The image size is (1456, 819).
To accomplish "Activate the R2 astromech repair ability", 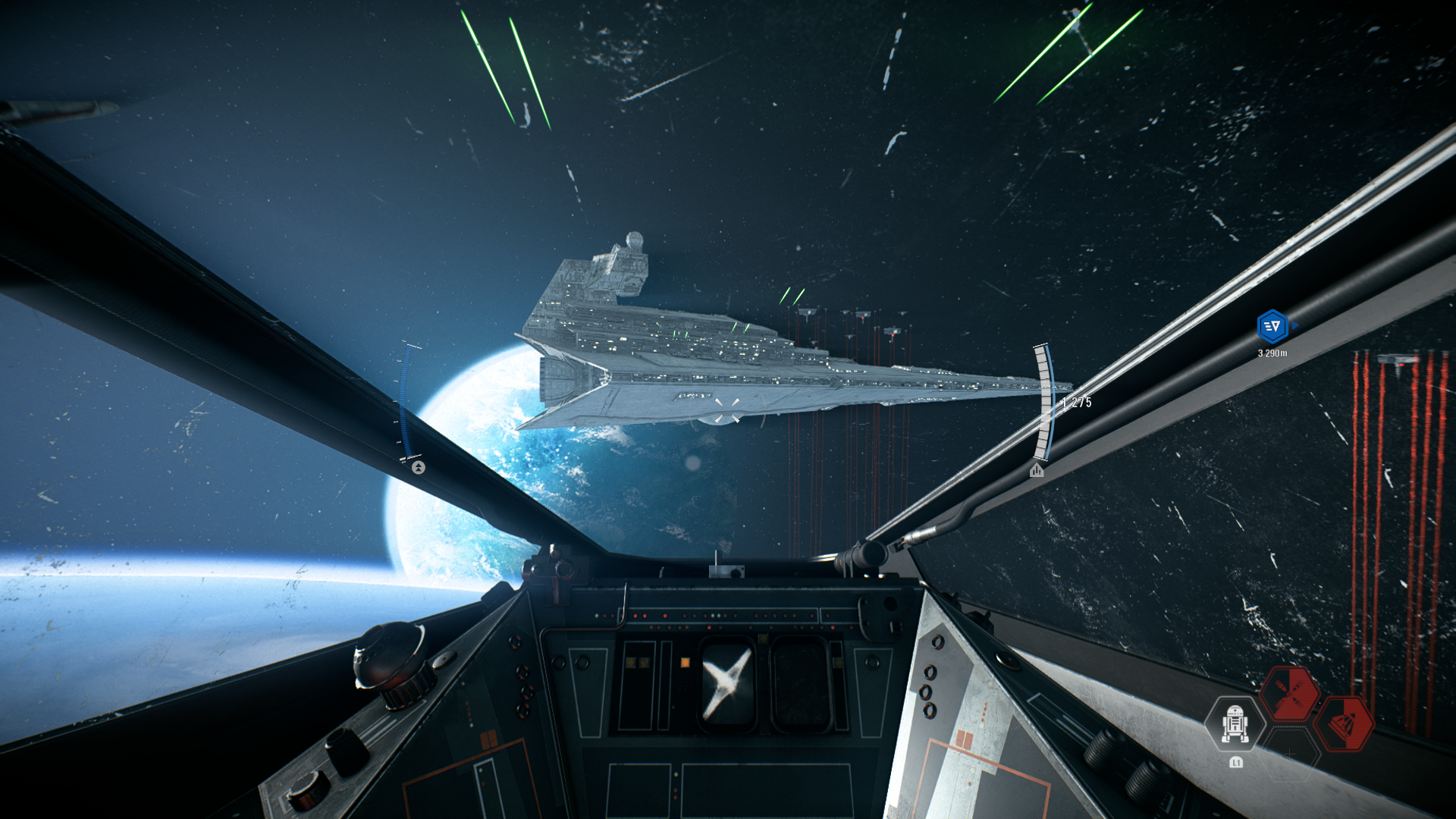I will click(x=1235, y=724).
